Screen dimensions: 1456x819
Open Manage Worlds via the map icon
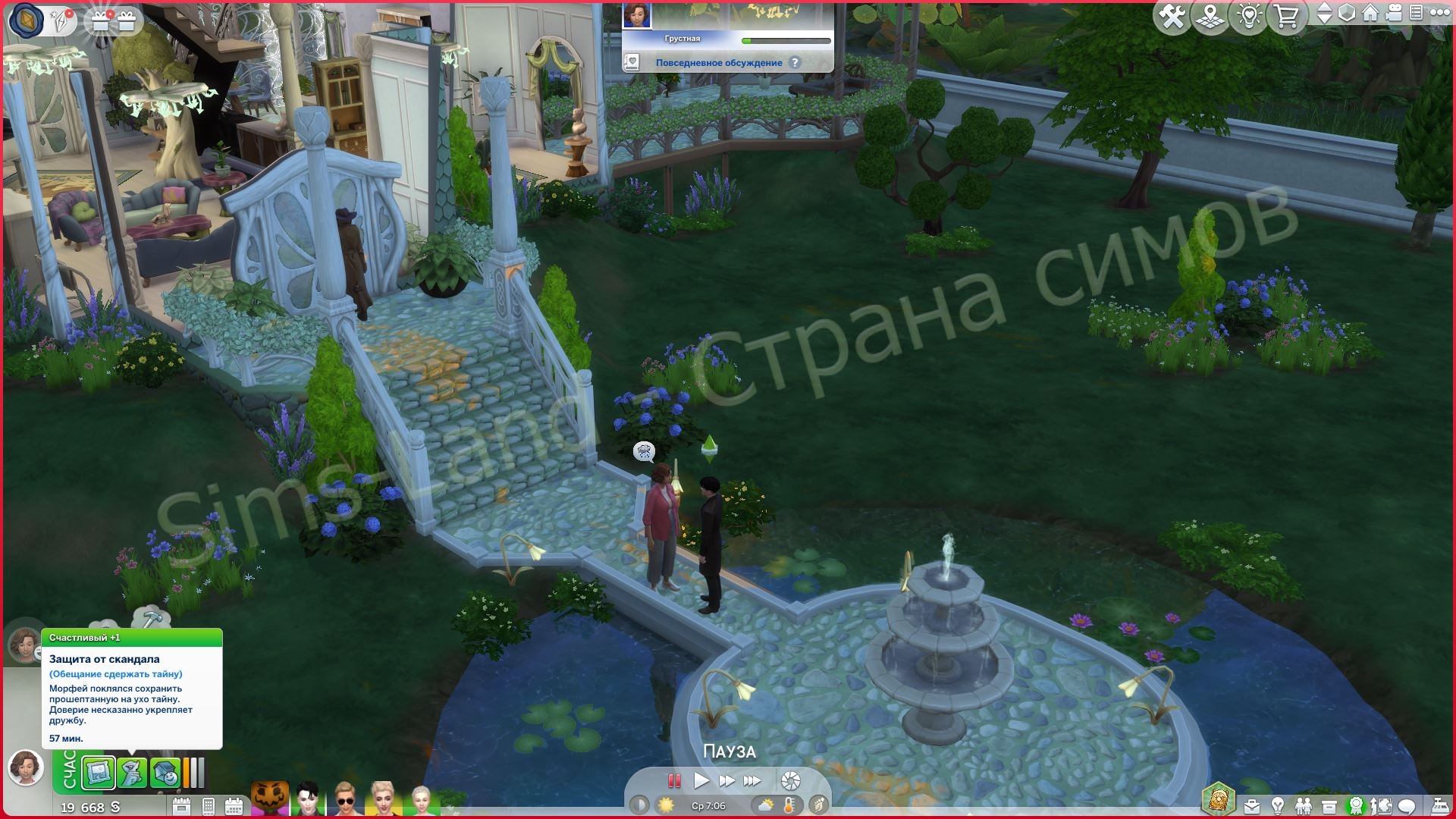click(x=1211, y=13)
